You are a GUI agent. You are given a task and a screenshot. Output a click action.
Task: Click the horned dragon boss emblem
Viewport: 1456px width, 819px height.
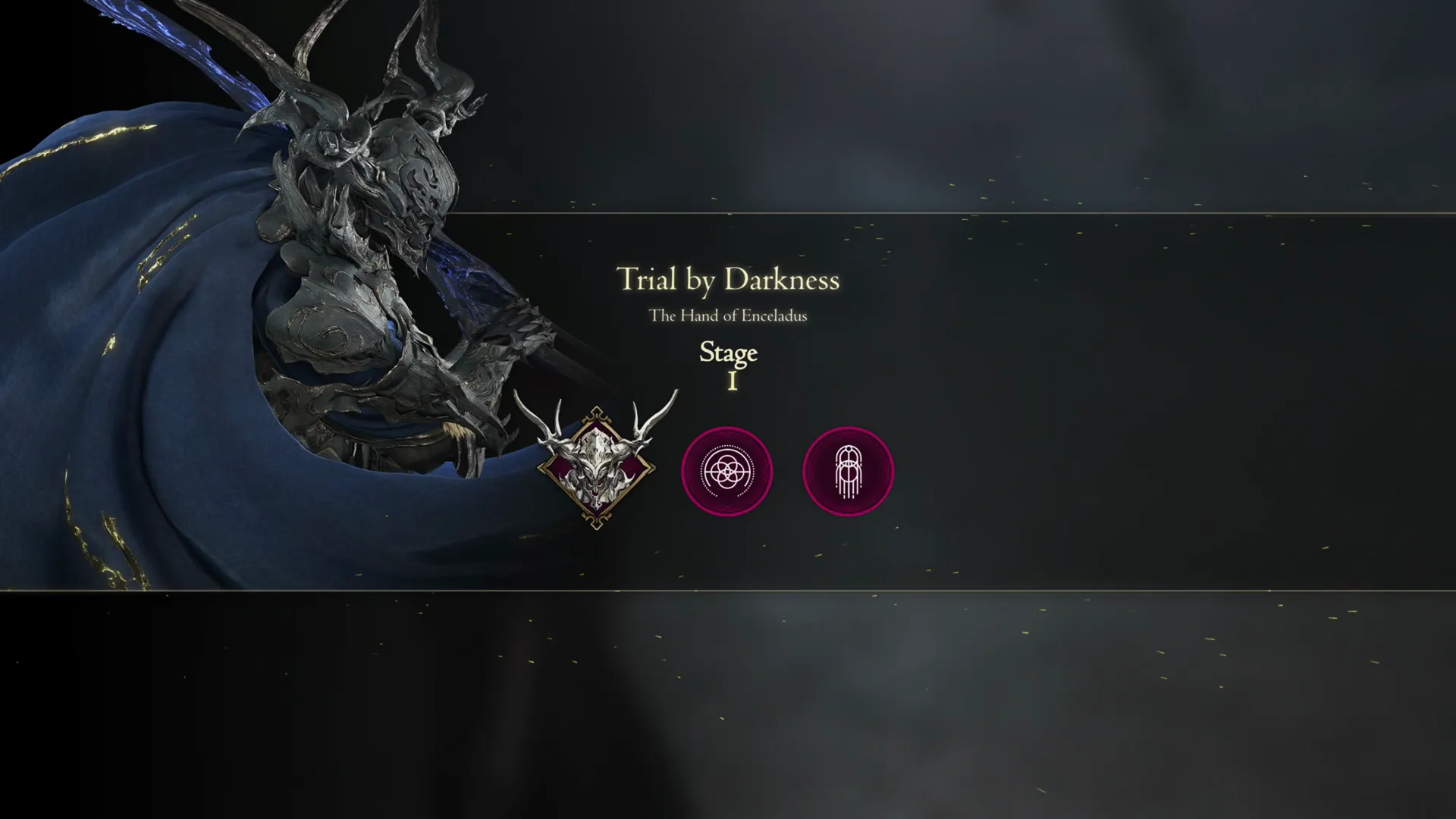(x=595, y=466)
